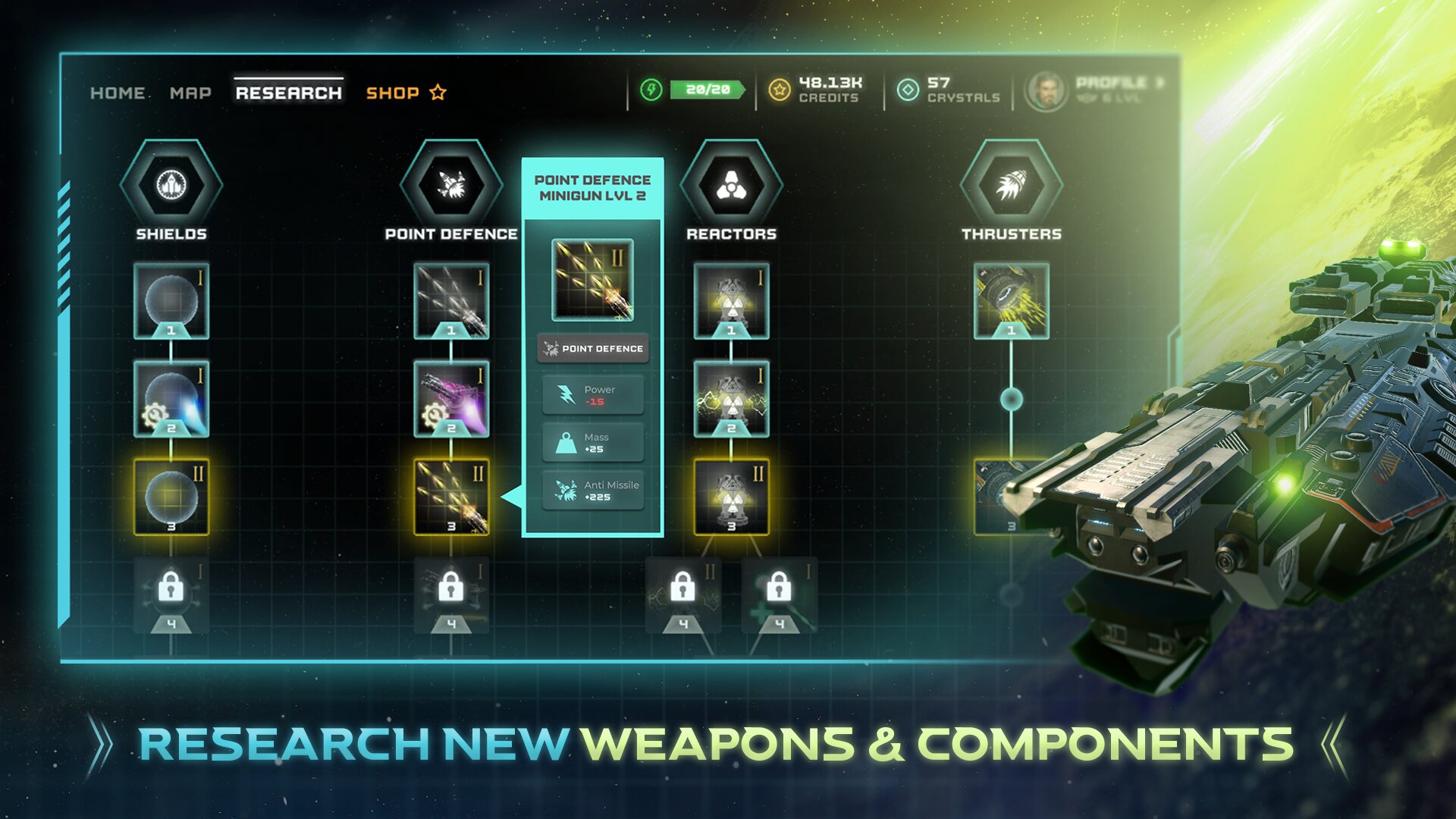Click the tier 1 point defence node
The height and width of the screenshot is (819, 1456).
pos(451,301)
